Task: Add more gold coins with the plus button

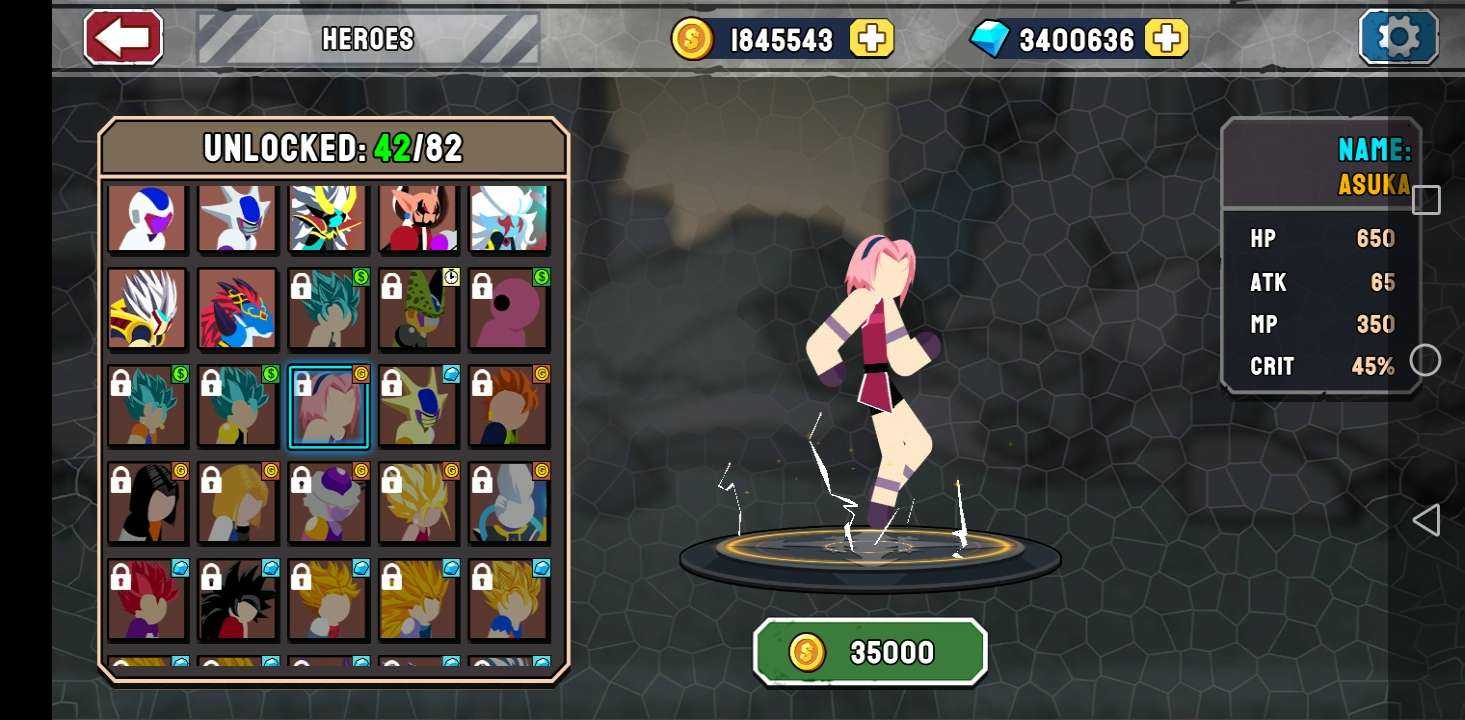Action: 871,39
